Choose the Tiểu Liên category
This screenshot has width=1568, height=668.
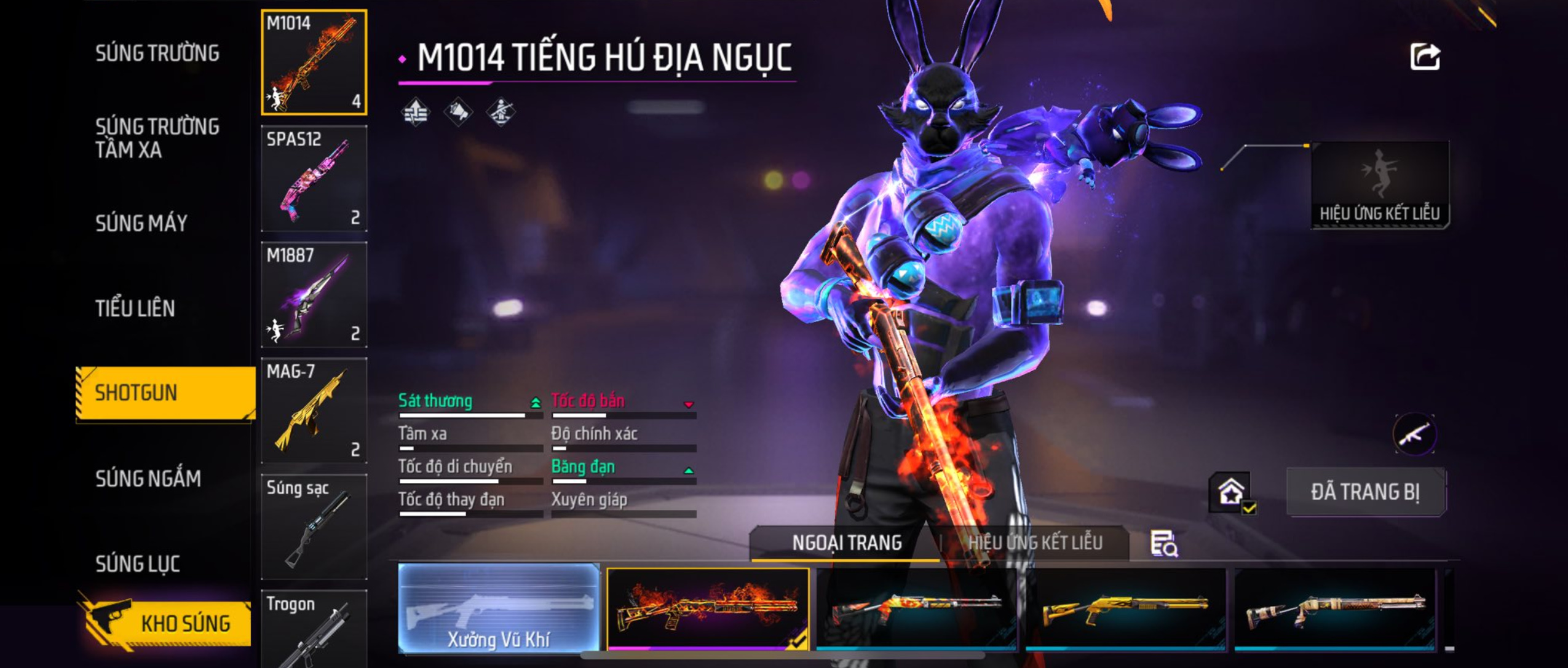point(135,308)
